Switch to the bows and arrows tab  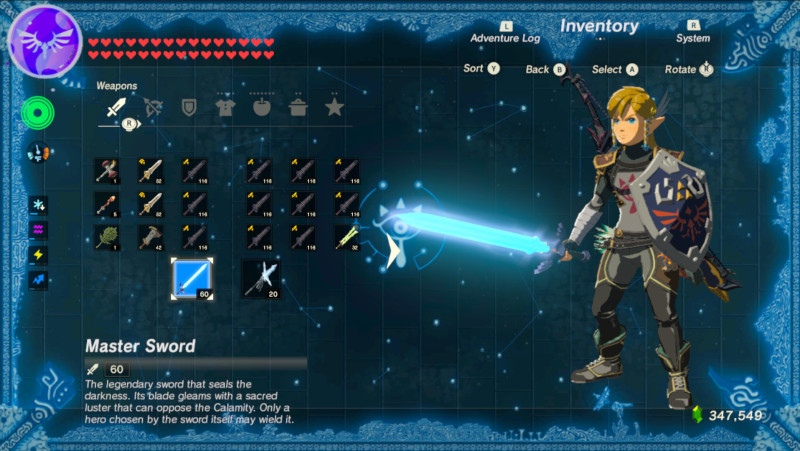(153, 107)
